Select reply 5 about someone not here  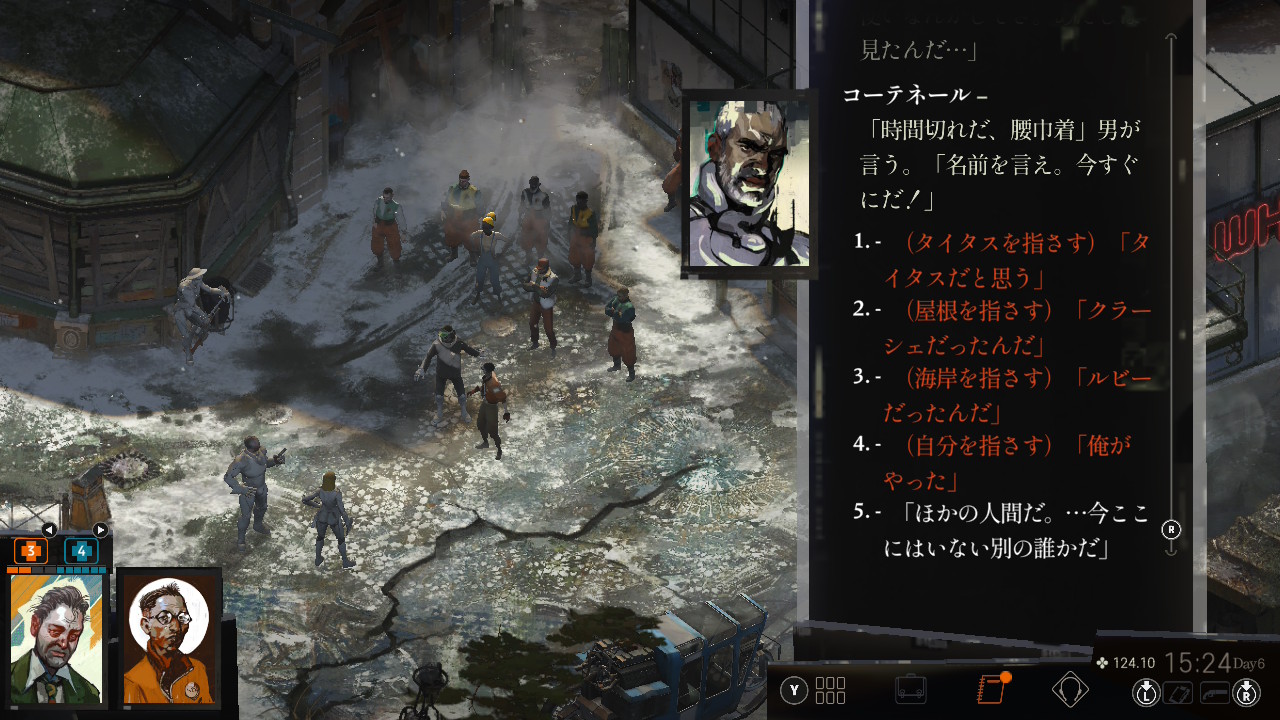click(x=1012, y=530)
